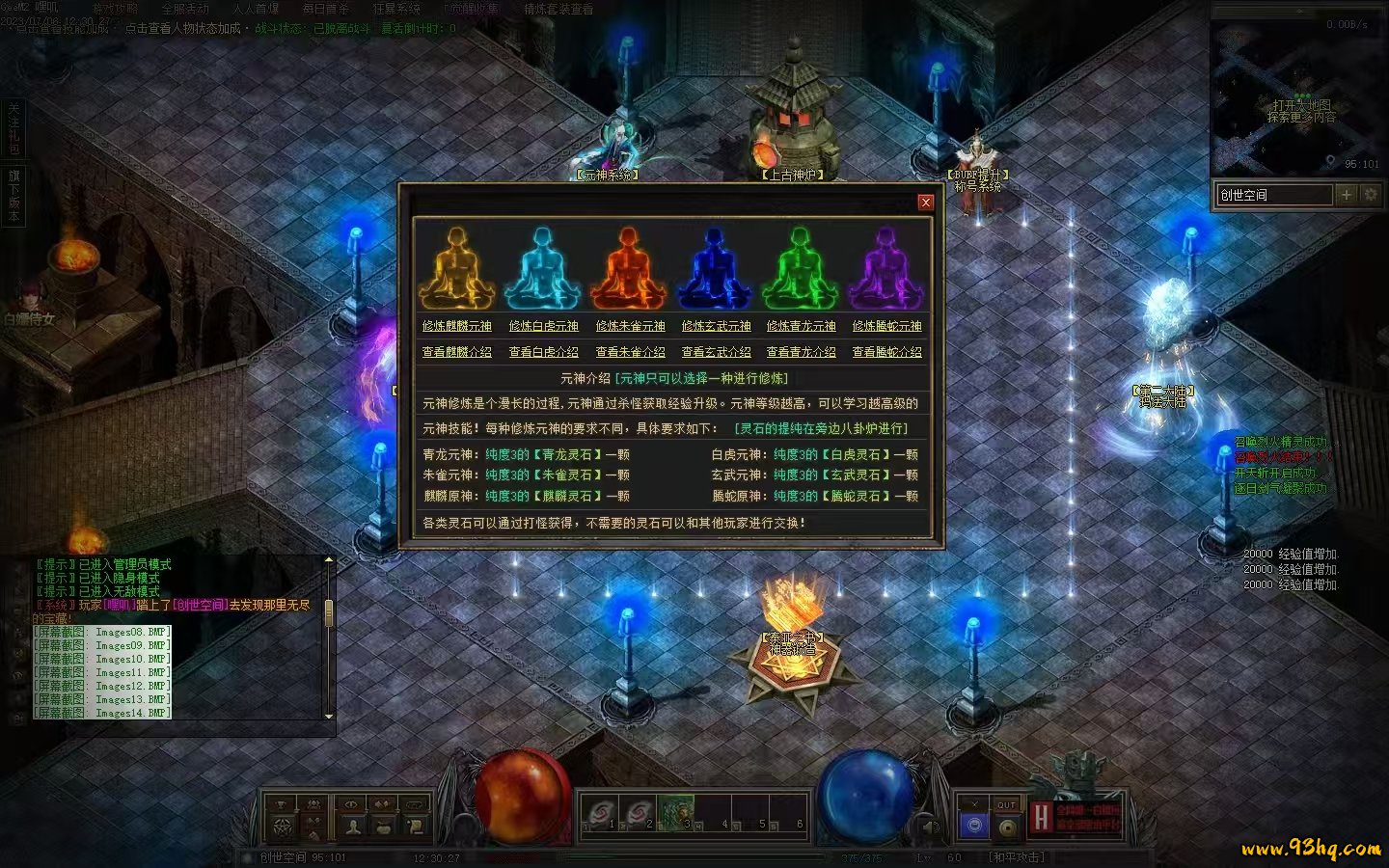
Task: Open the gear settings next to map name
Action: point(1370,195)
